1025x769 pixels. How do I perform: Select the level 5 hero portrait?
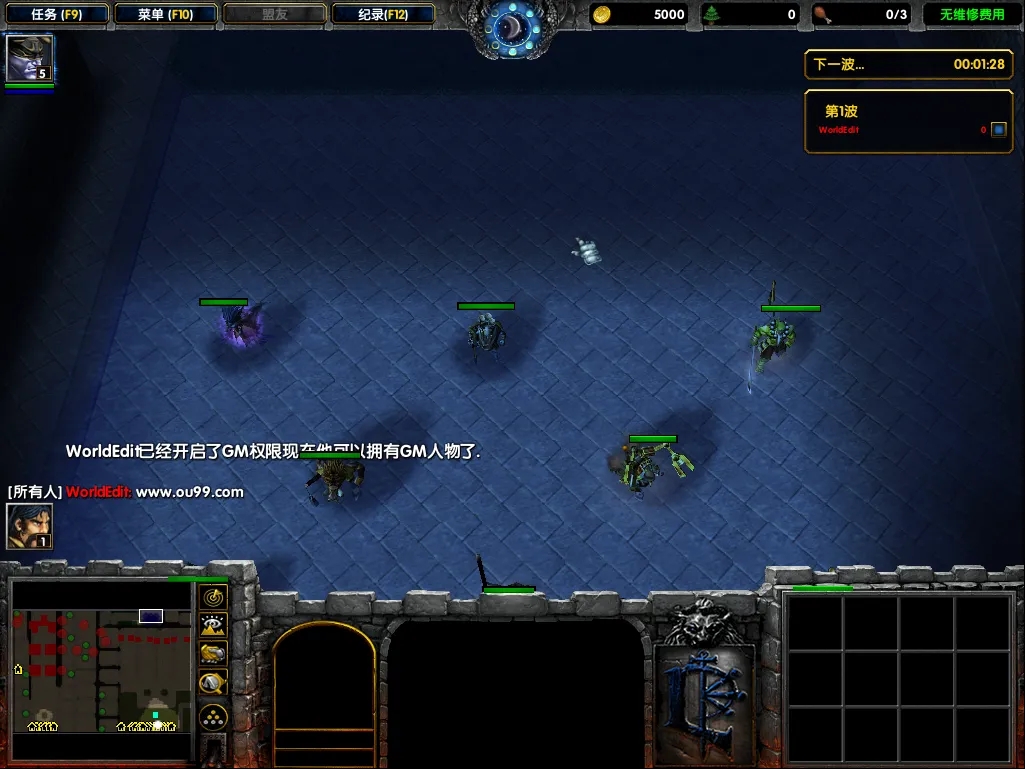coord(29,58)
